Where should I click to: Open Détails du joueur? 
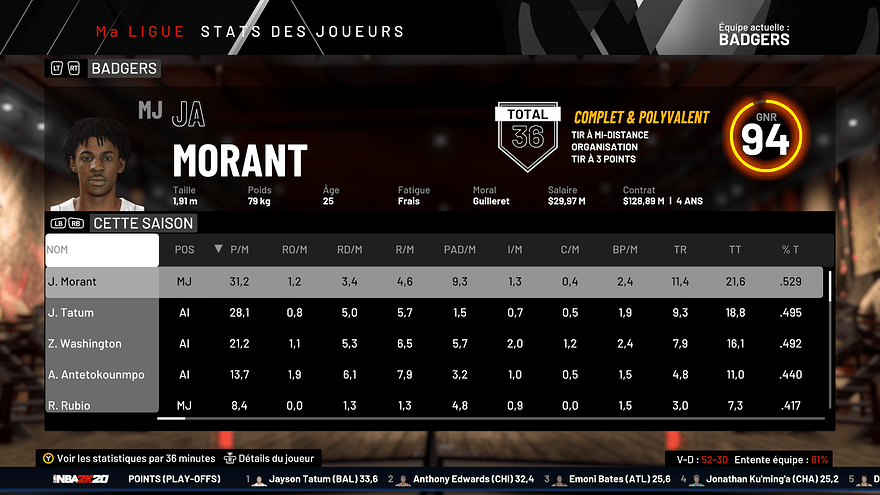pos(270,458)
